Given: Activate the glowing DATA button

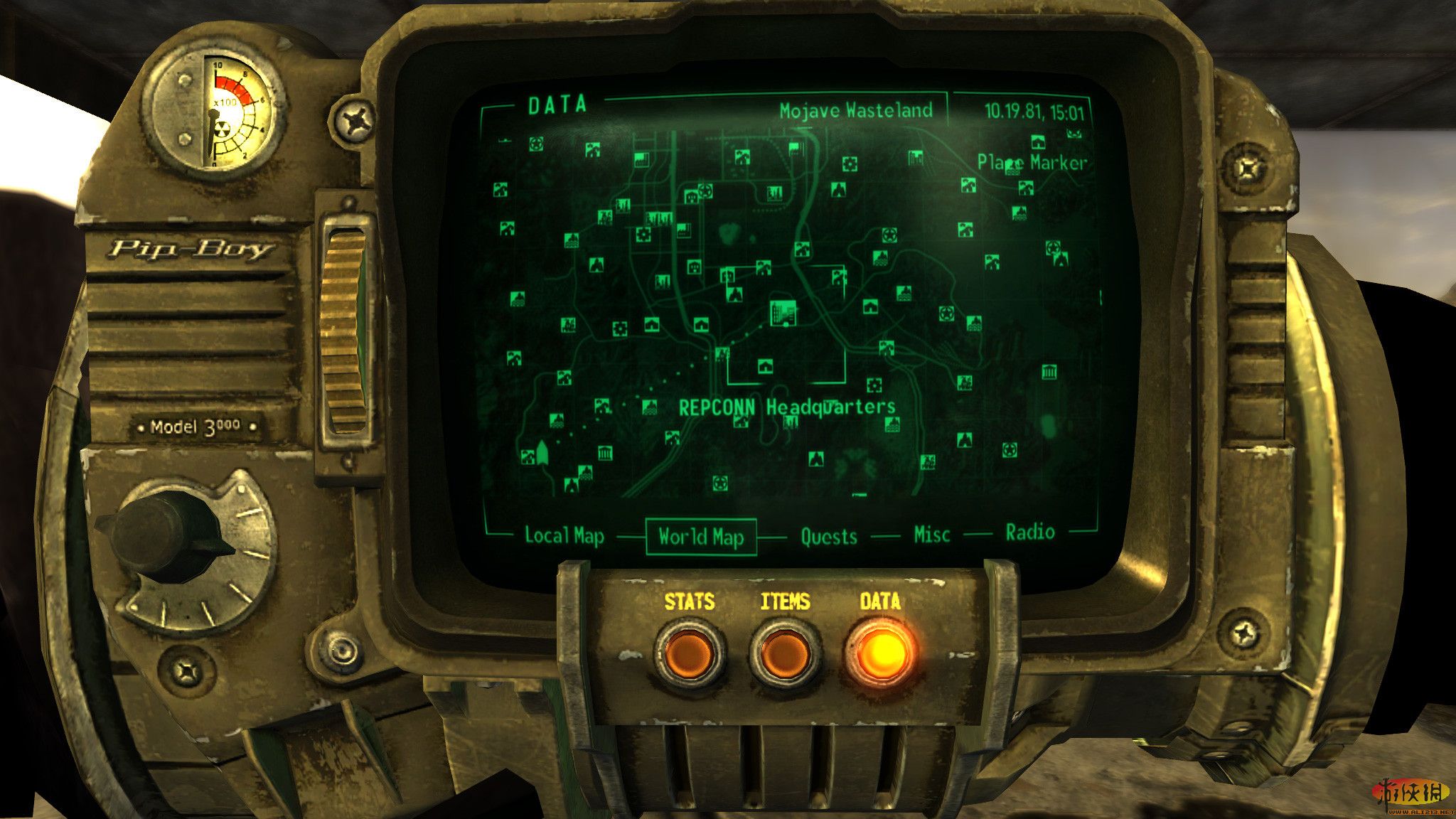Looking at the screenshot, I should click(881, 653).
